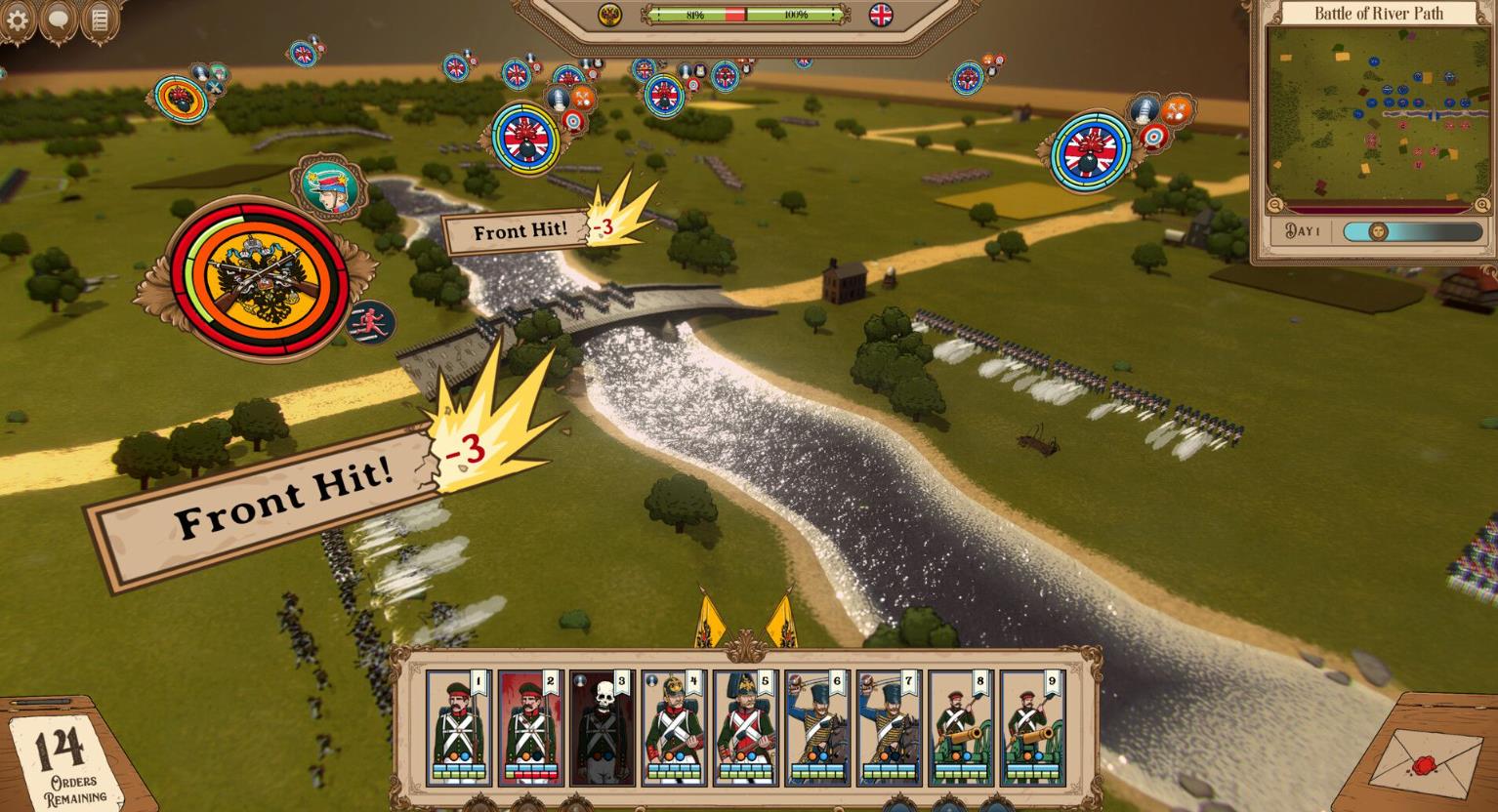The image size is (1498, 812).
Task: Select artillery unit card number 9
Action: (1033, 727)
